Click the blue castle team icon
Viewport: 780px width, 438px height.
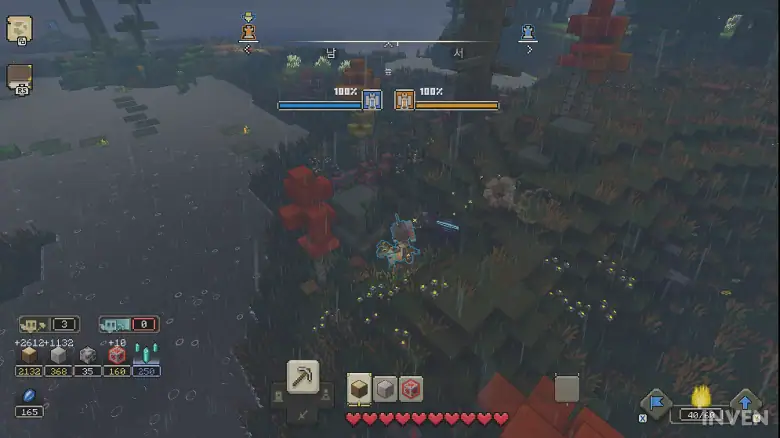(x=372, y=100)
